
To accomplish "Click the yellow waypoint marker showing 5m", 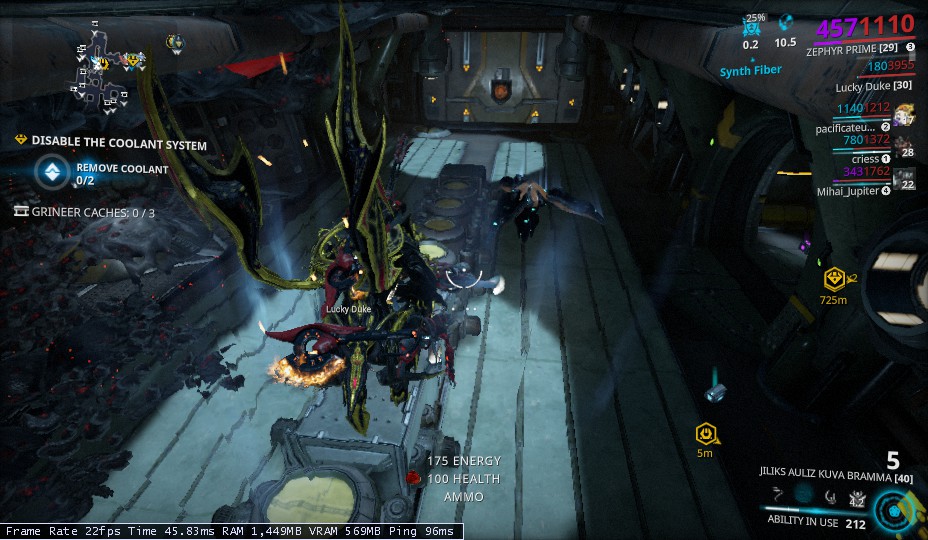I will click(705, 433).
